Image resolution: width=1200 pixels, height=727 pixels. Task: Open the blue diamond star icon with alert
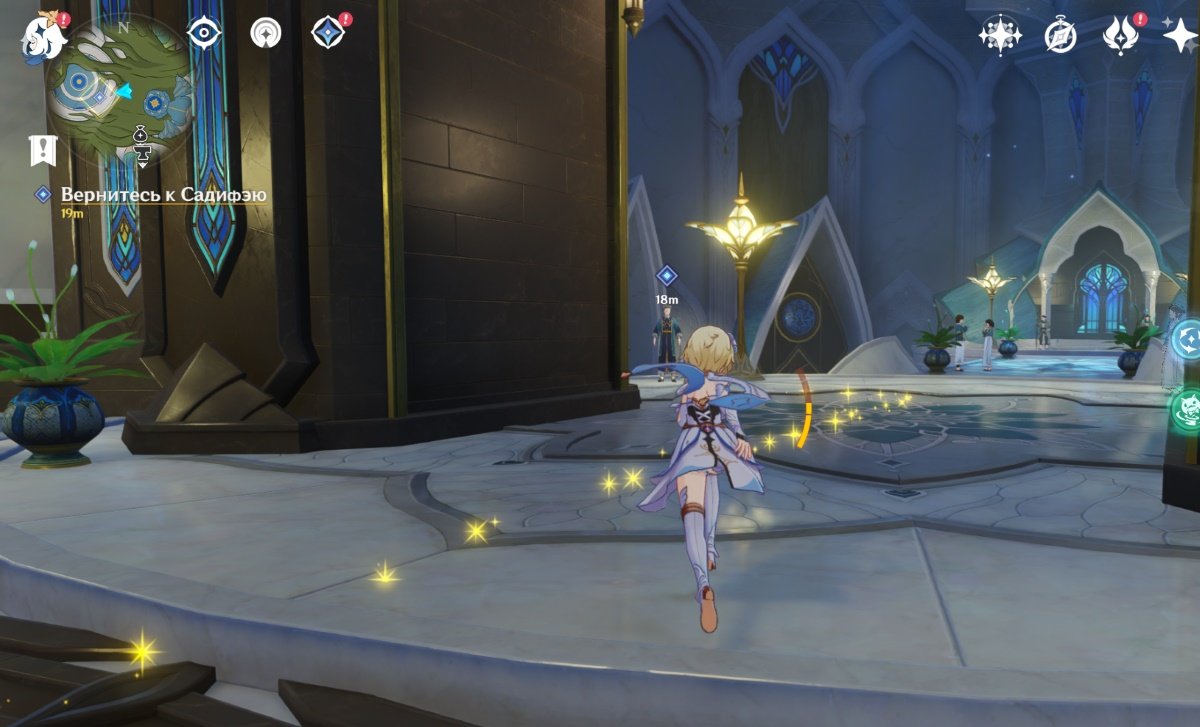point(328,33)
